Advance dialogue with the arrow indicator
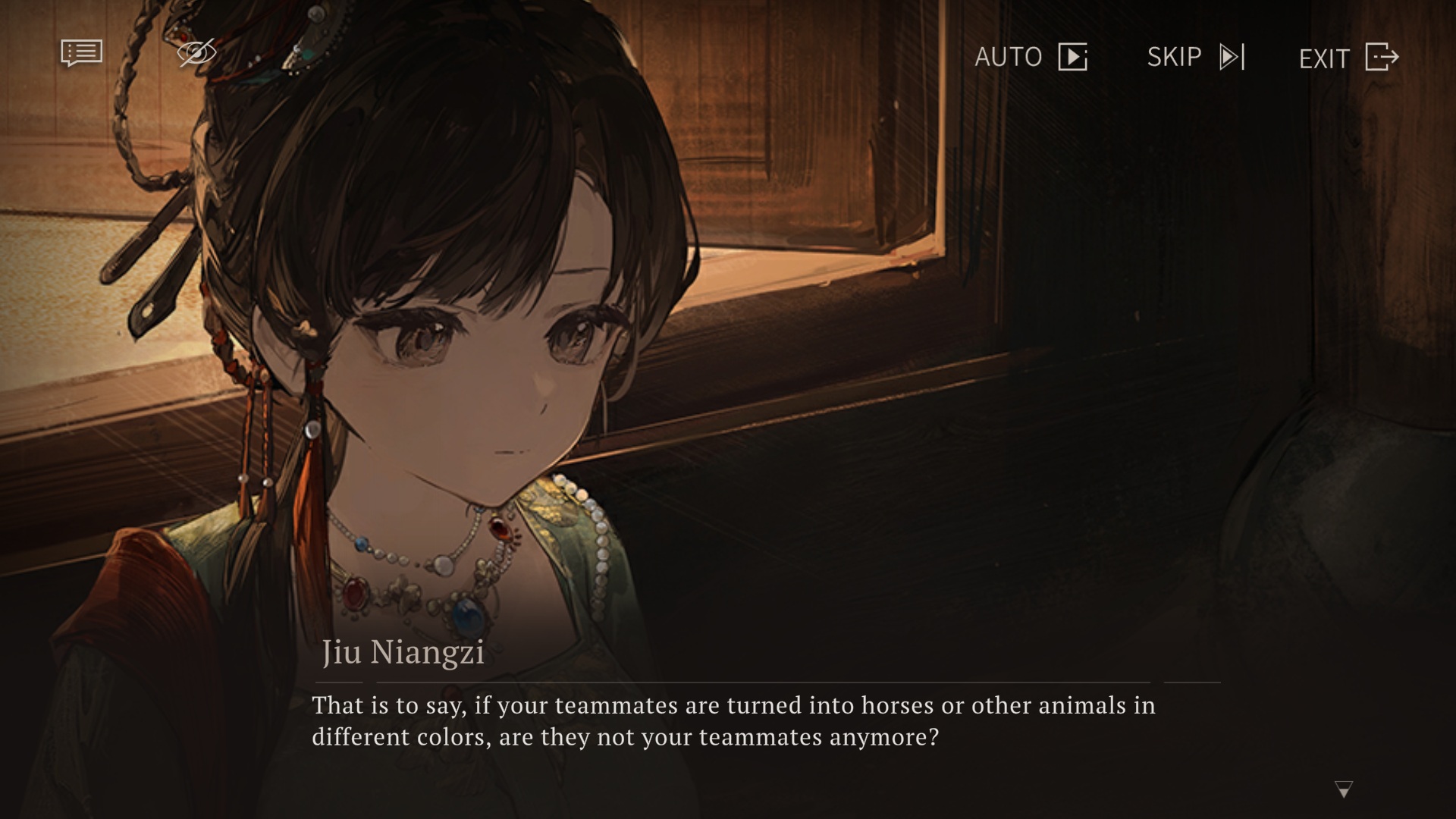Screen dimensions: 1456x819 (1343, 789)
